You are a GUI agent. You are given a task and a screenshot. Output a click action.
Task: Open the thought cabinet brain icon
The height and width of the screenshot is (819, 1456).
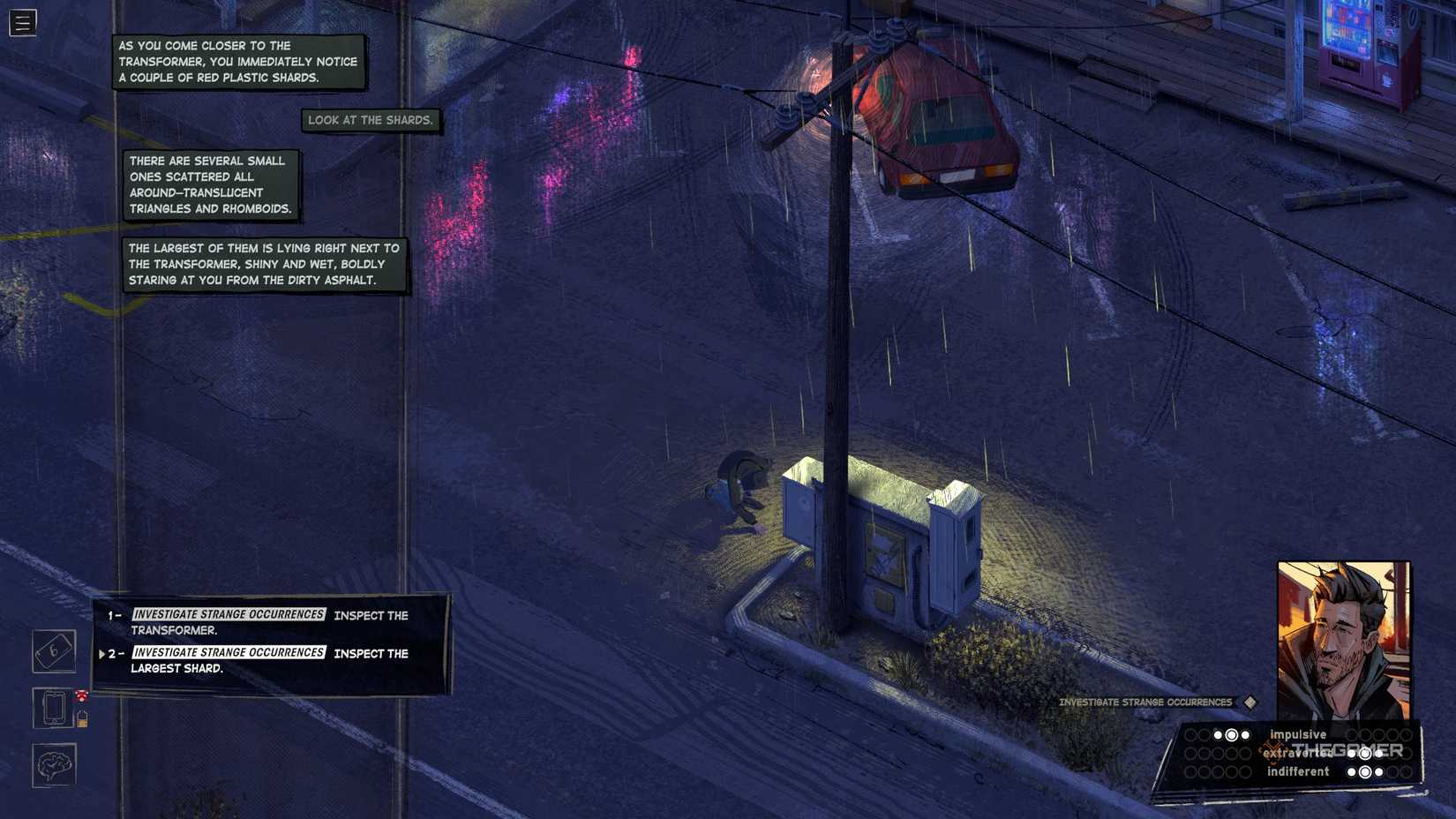point(54,763)
